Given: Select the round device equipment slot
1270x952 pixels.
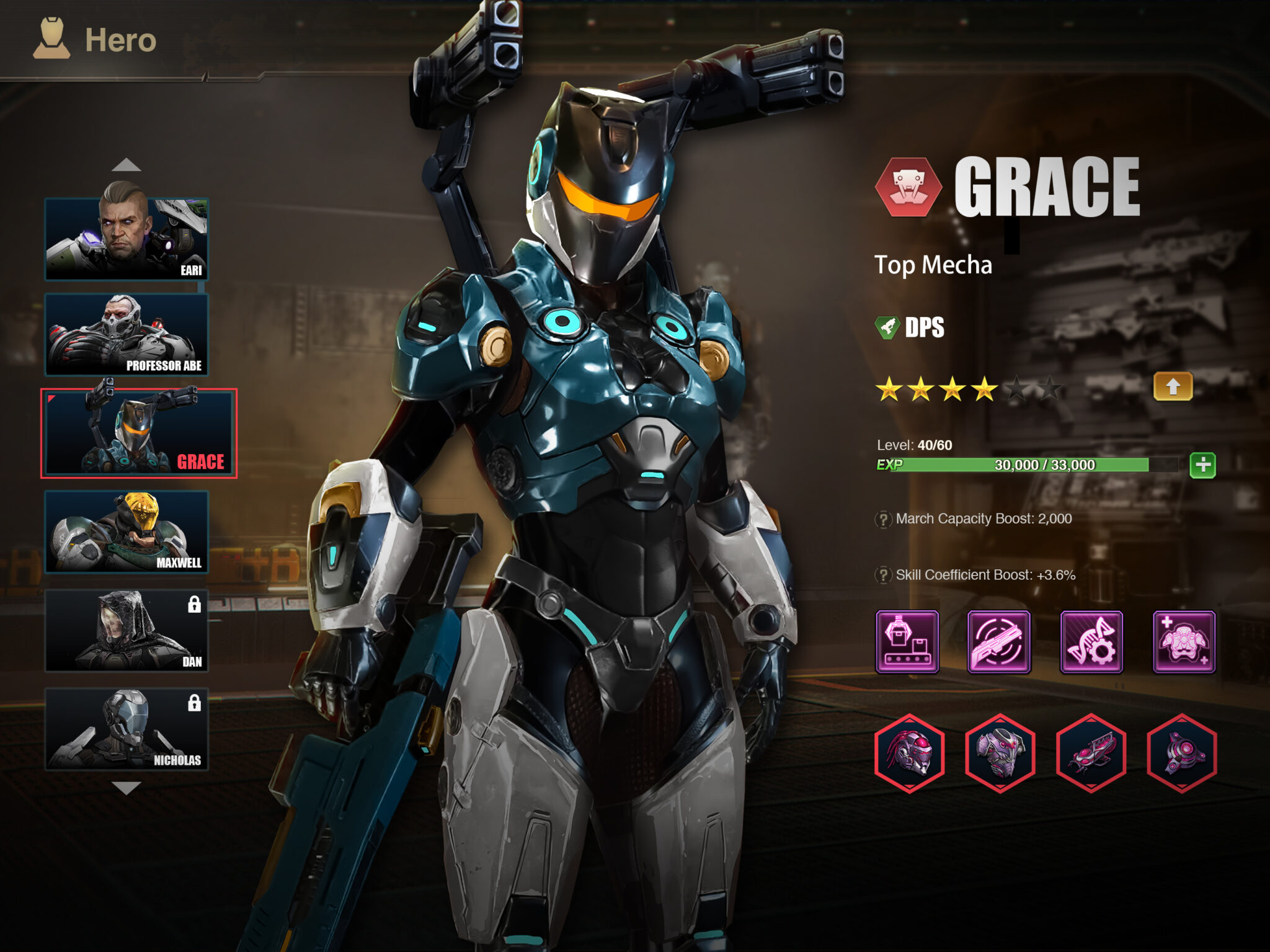Looking at the screenshot, I should coord(1182,753).
